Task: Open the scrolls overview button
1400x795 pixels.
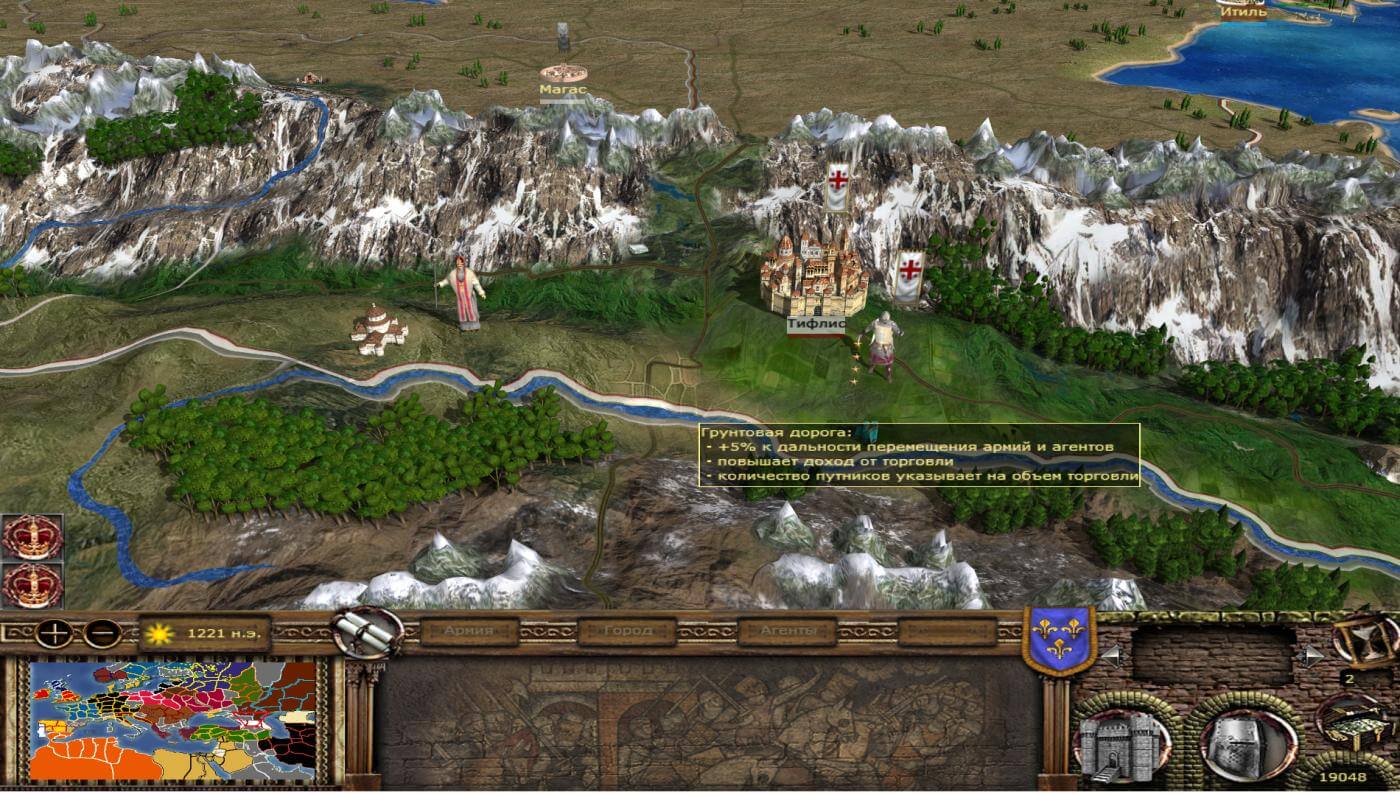Action: click(x=367, y=632)
